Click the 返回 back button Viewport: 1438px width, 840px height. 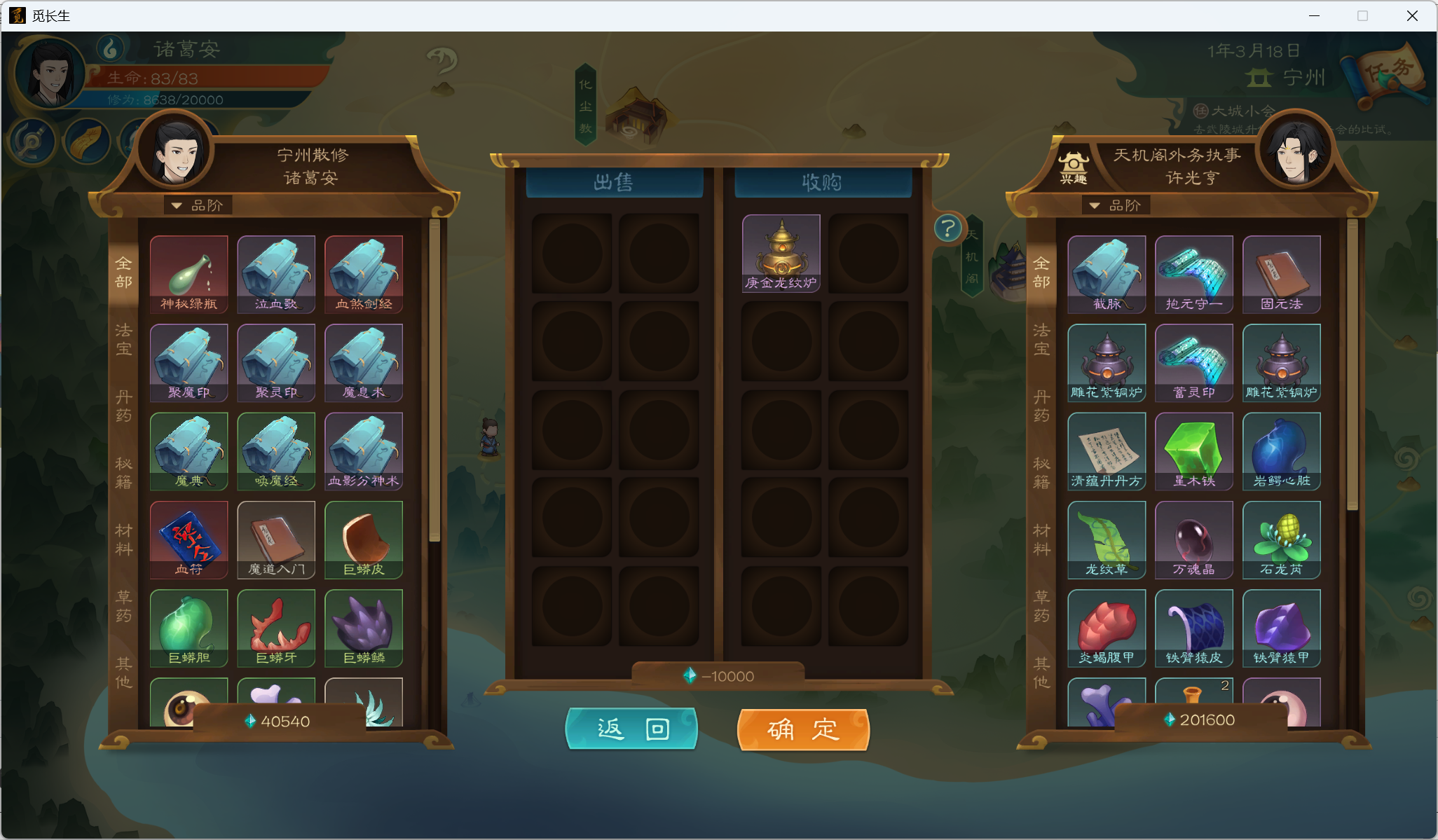pos(631,729)
